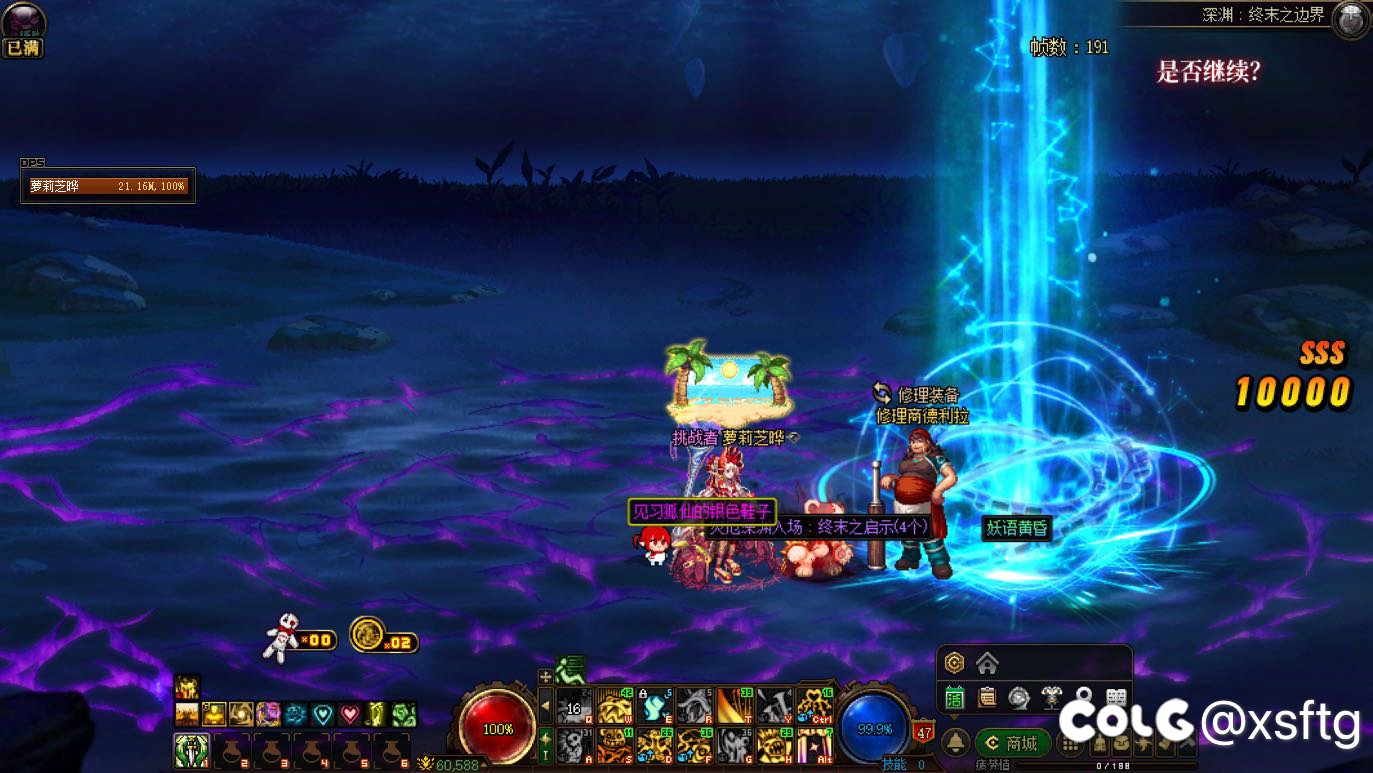The height and width of the screenshot is (773, 1373).
Task: Use the H slot monster-face skill
Action: 775,744
